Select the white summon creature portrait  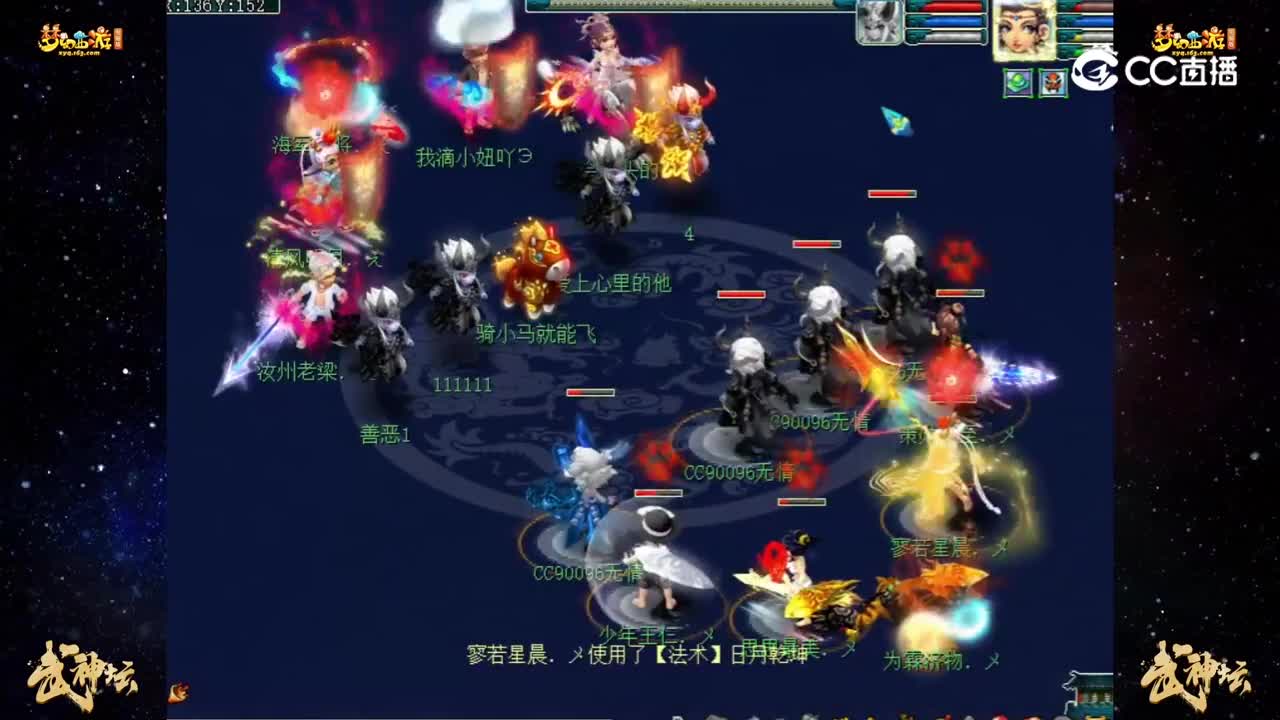click(x=877, y=22)
